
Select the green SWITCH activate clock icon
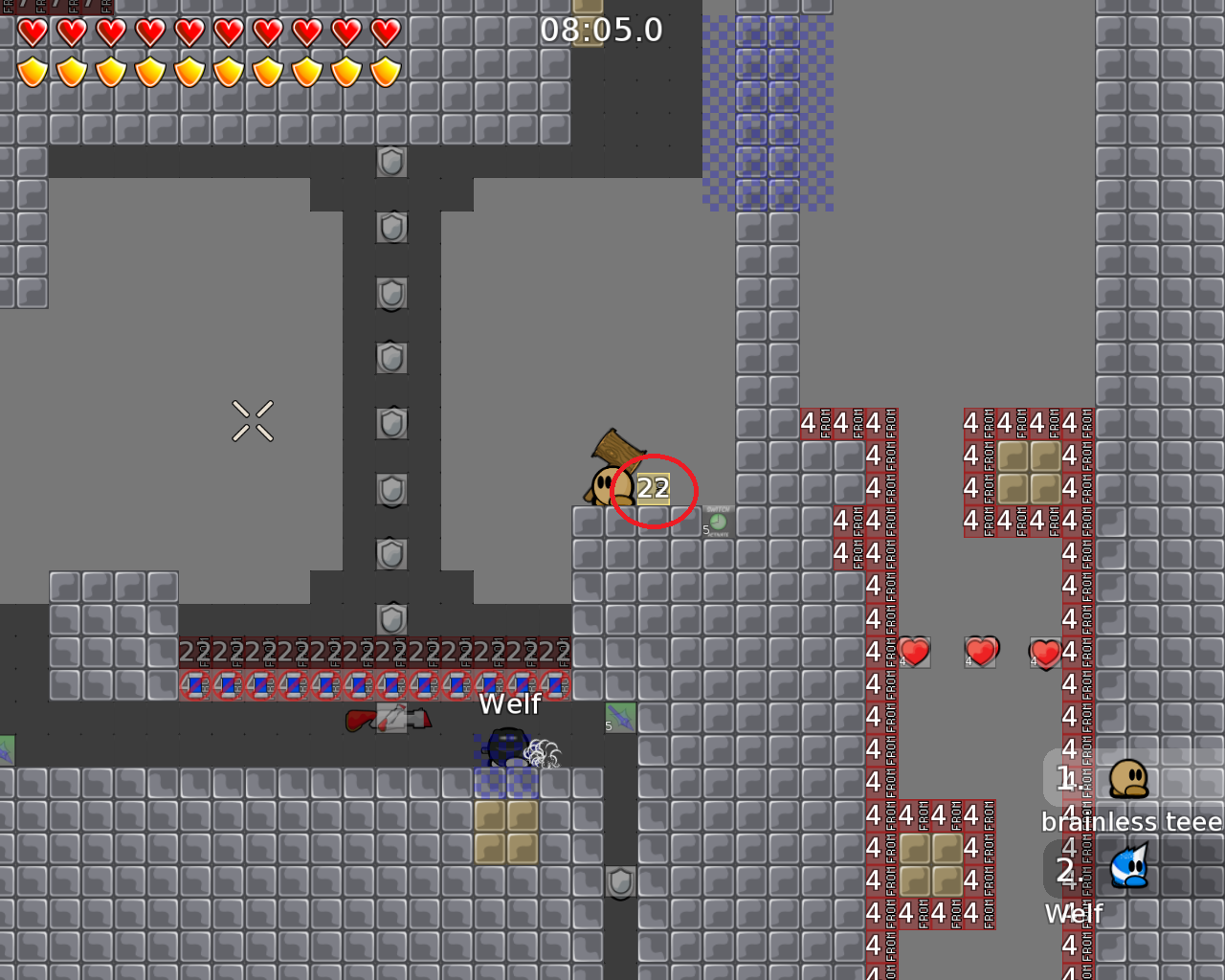coord(718,522)
